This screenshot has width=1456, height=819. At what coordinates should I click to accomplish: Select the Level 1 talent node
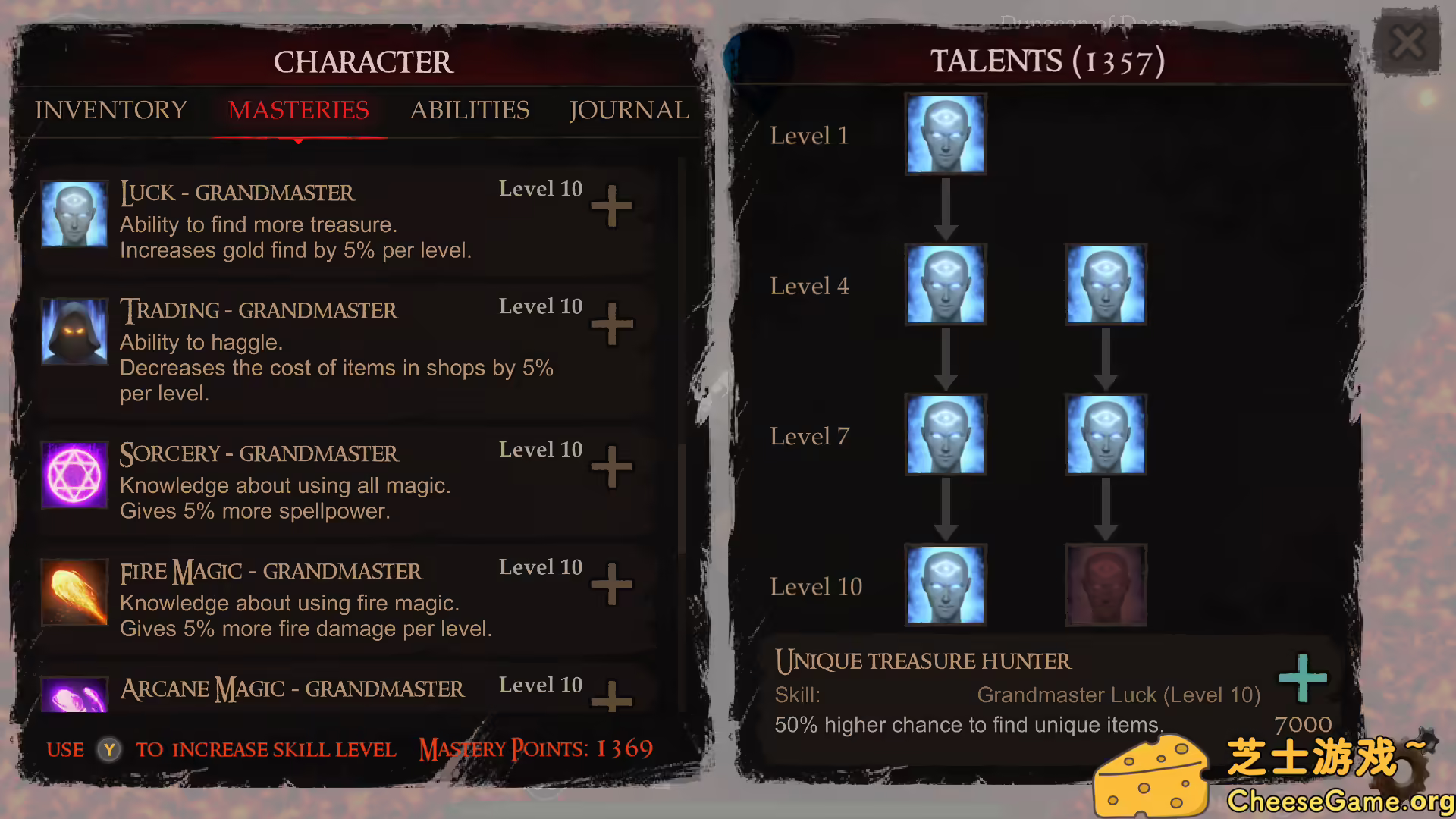(945, 134)
